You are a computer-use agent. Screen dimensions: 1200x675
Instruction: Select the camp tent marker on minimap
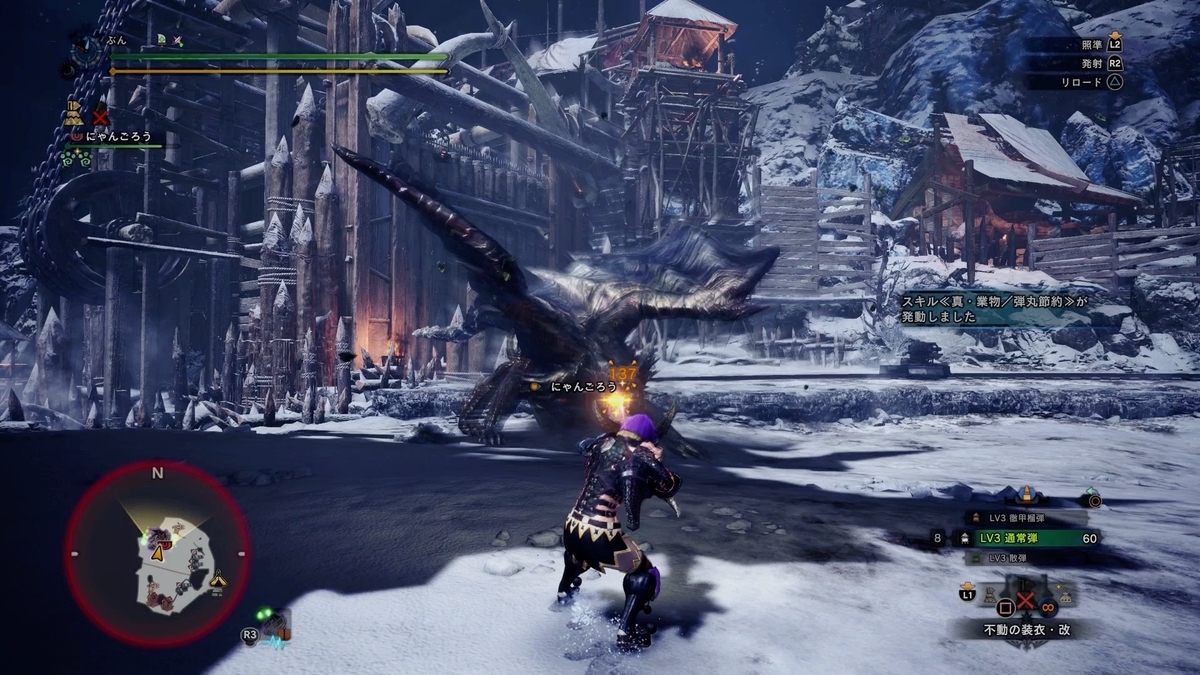click(x=217, y=578)
